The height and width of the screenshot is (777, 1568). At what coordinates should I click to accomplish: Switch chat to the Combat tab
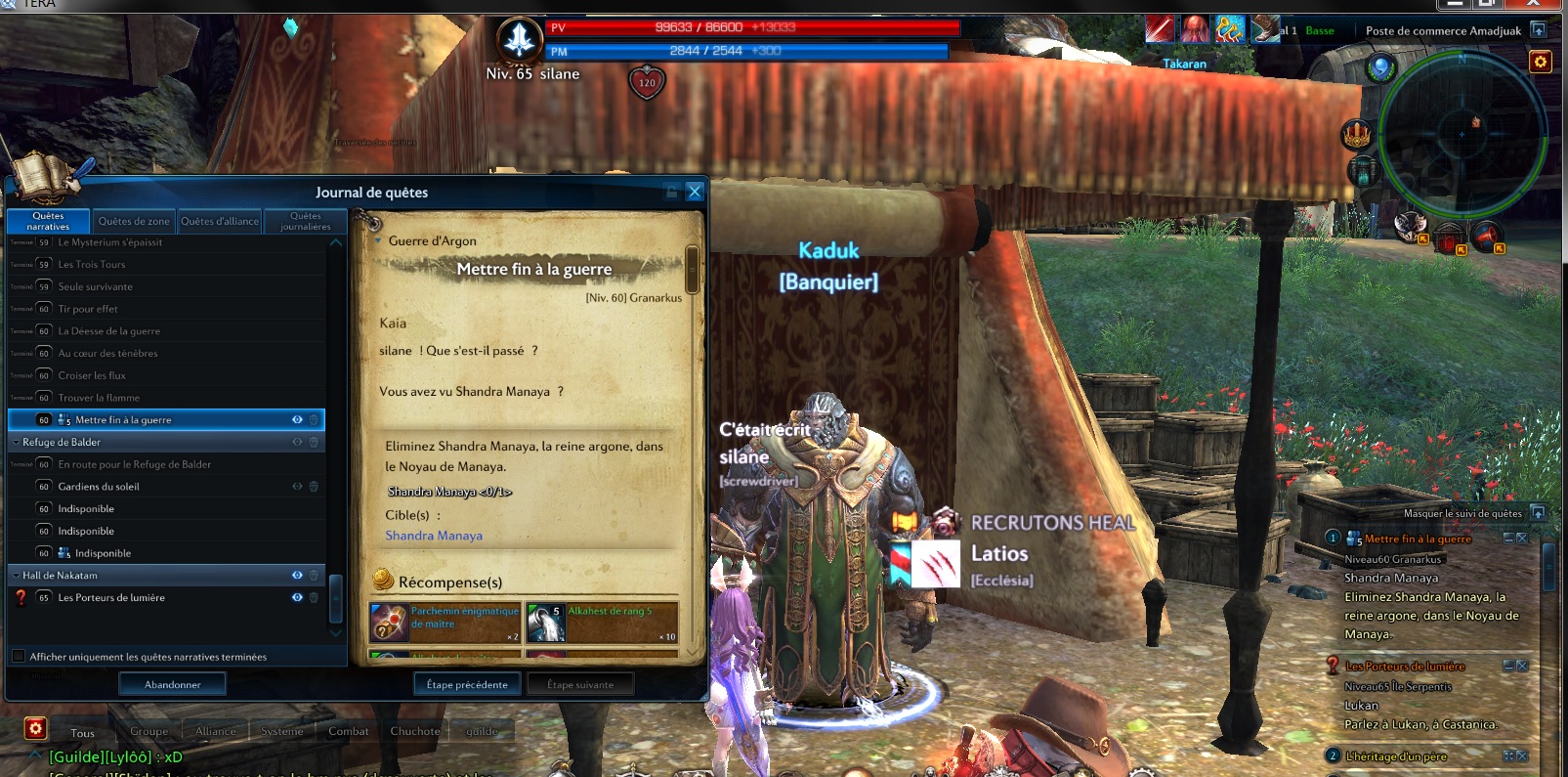348,731
